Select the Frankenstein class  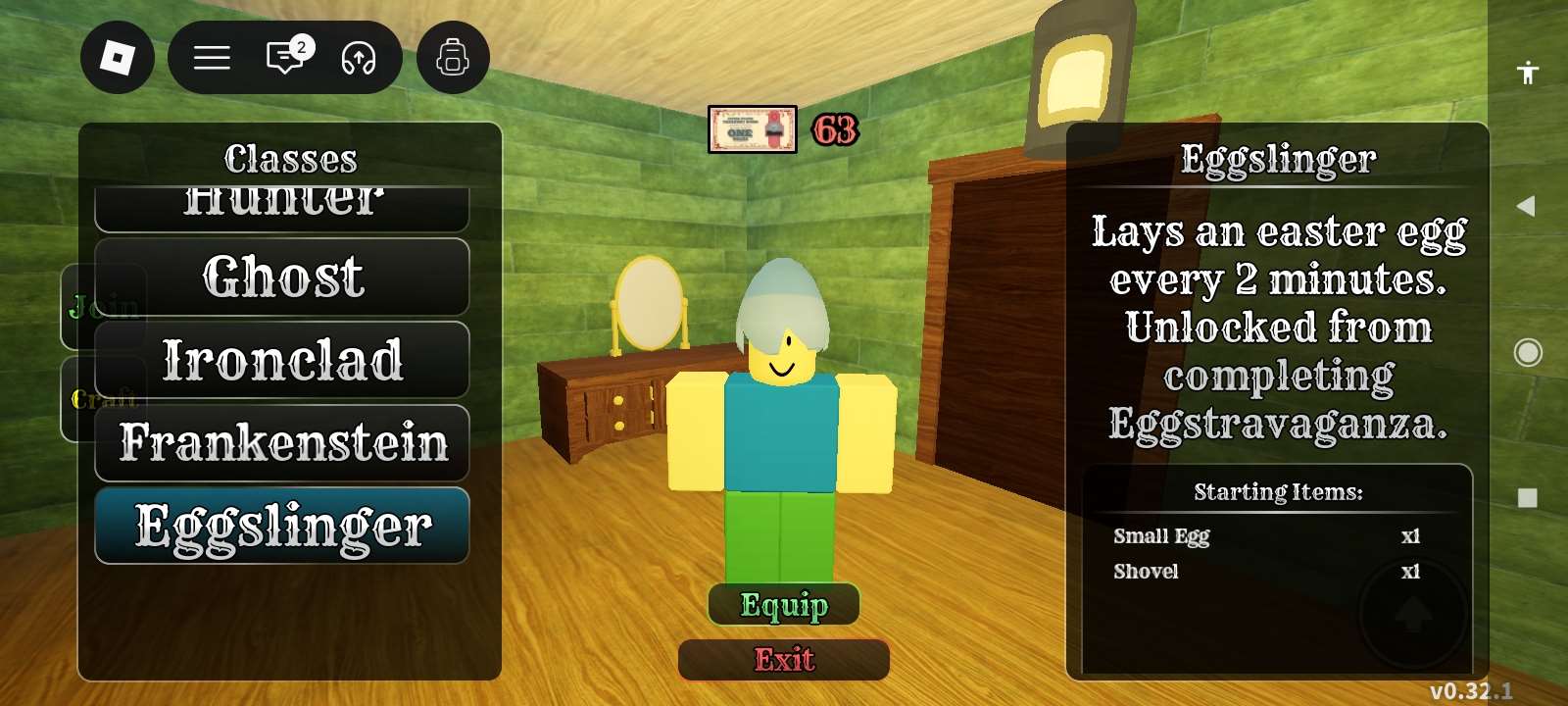[282, 443]
